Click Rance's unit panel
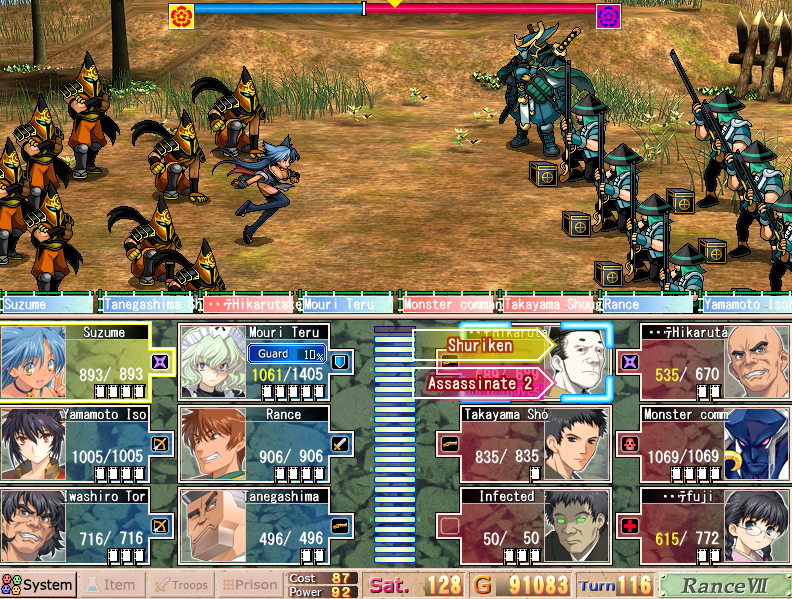The width and height of the screenshot is (792, 599). click(x=265, y=444)
